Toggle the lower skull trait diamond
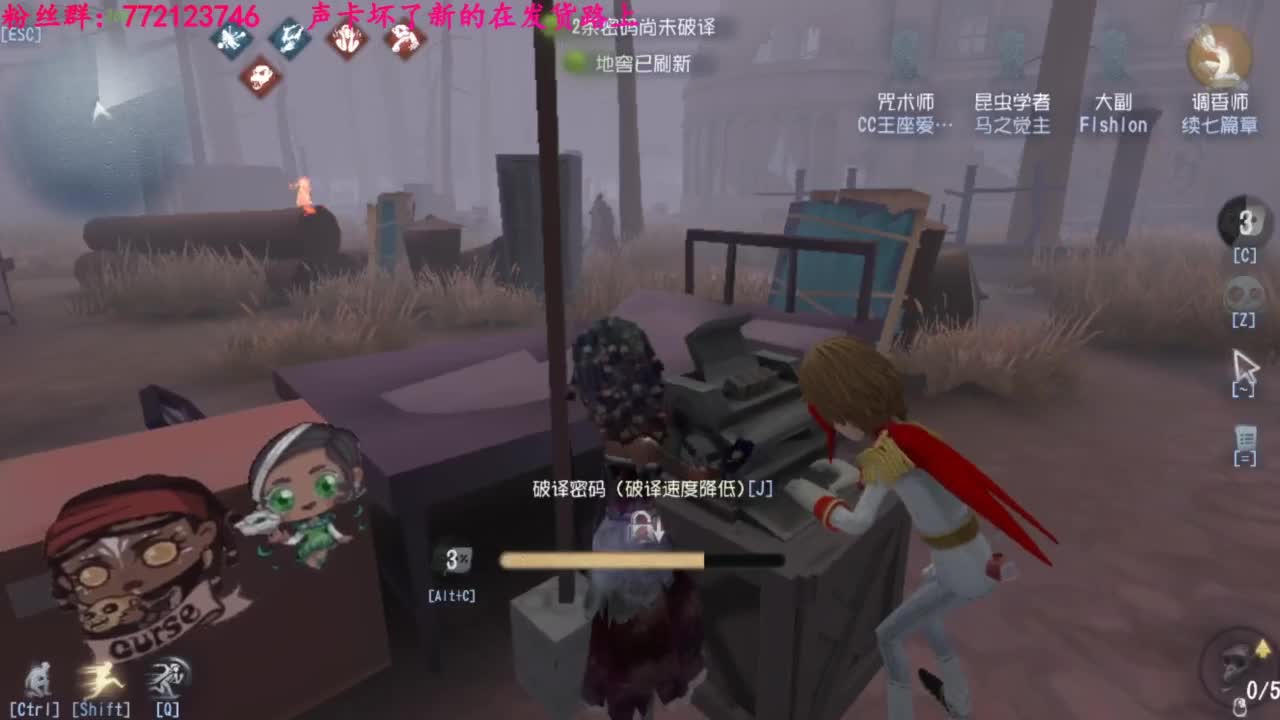The height and width of the screenshot is (720, 1280). (260, 76)
